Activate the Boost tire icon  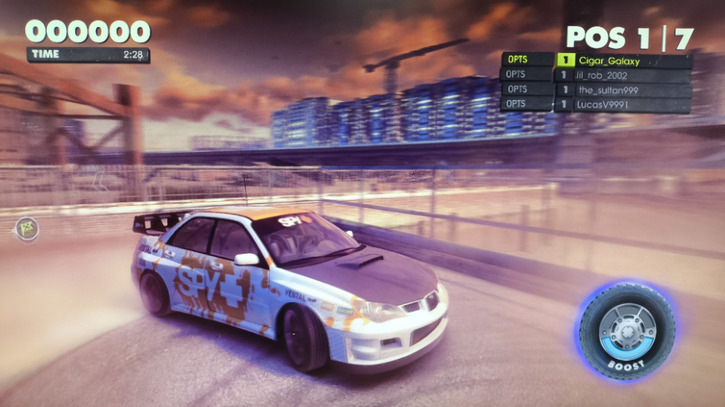627,329
